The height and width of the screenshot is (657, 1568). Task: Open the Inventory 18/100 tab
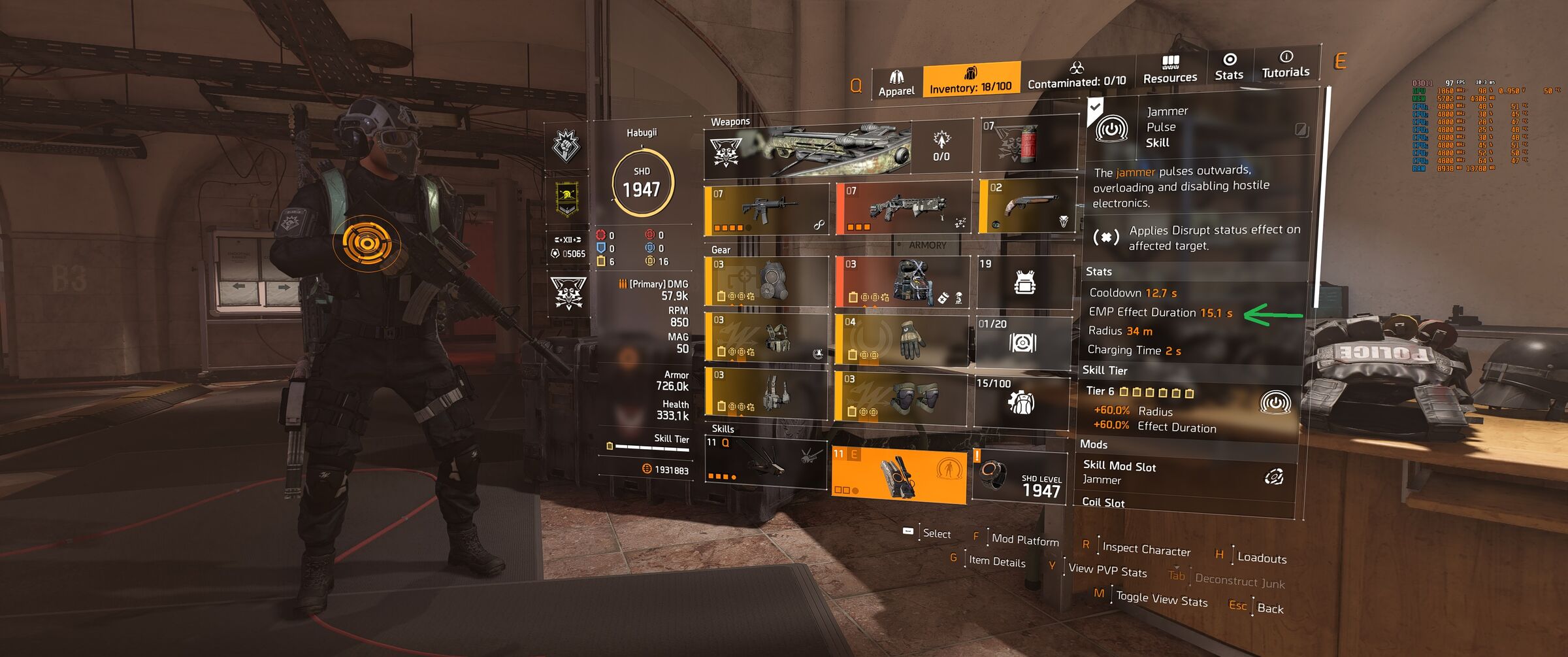971,80
